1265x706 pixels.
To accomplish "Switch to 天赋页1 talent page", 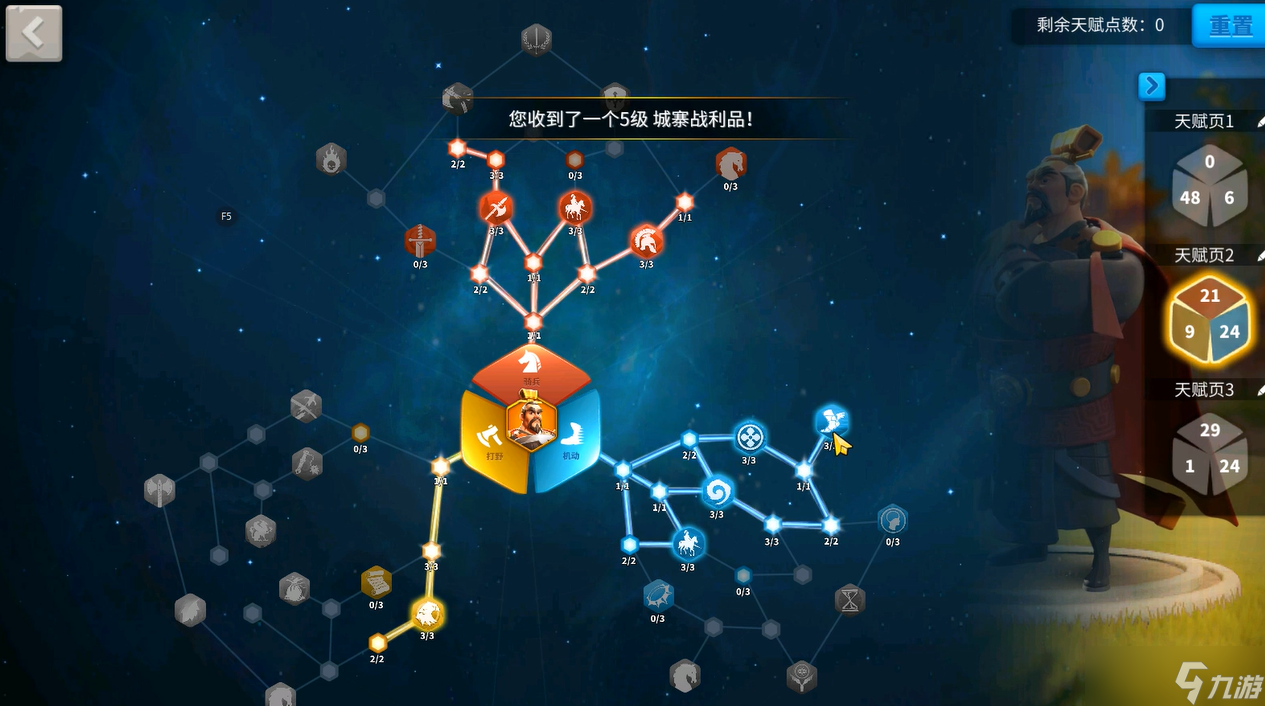I will [x=1209, y=186].
